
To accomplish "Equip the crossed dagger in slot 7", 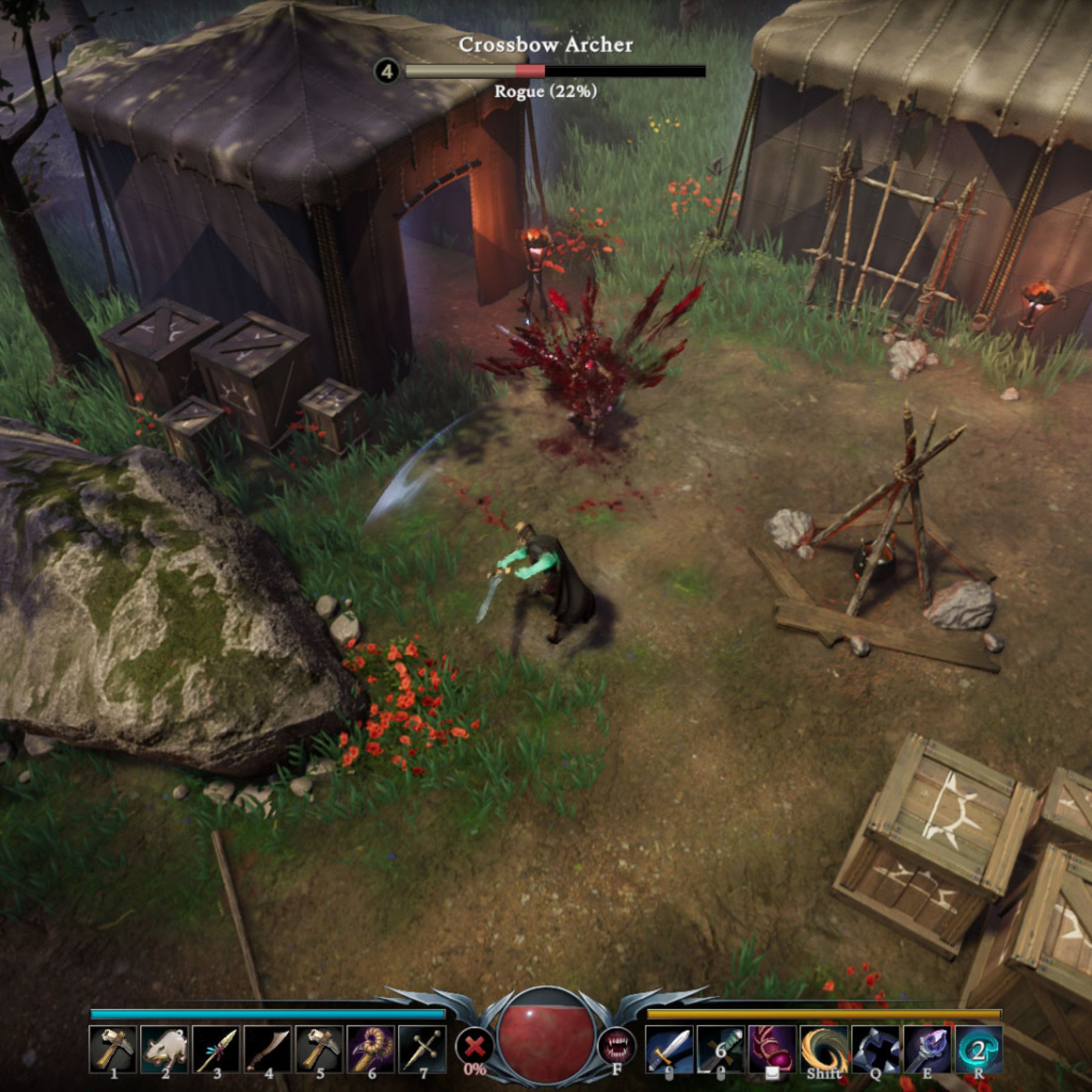I will point(422,1048).
